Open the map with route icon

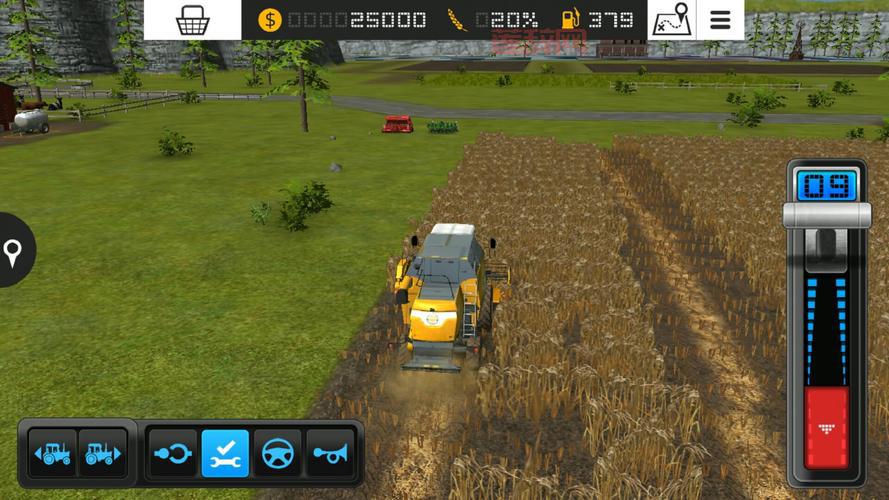(x=672, y=20)
